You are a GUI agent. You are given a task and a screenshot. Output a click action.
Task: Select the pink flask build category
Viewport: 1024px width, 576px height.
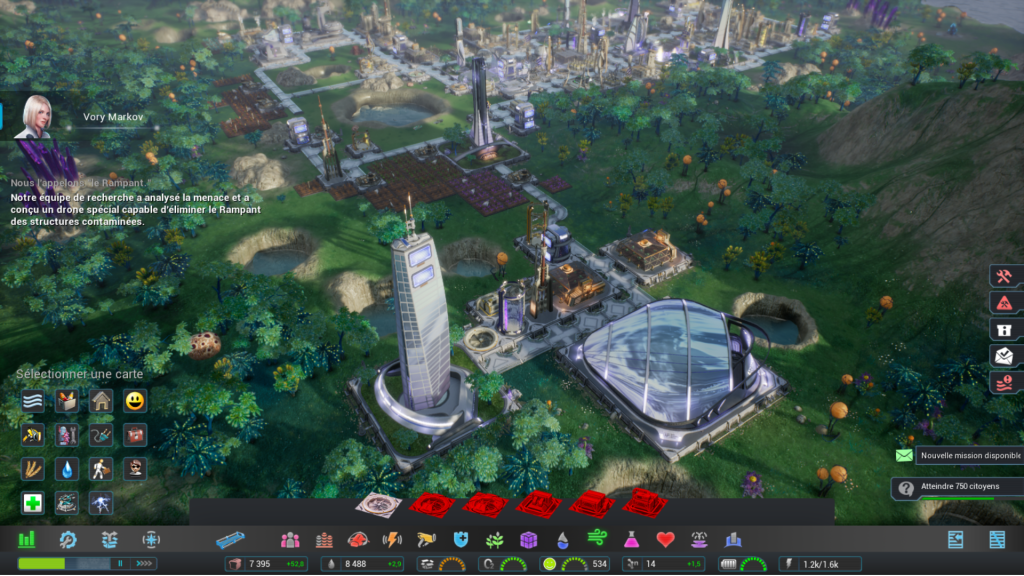click(x=631, y=540)
